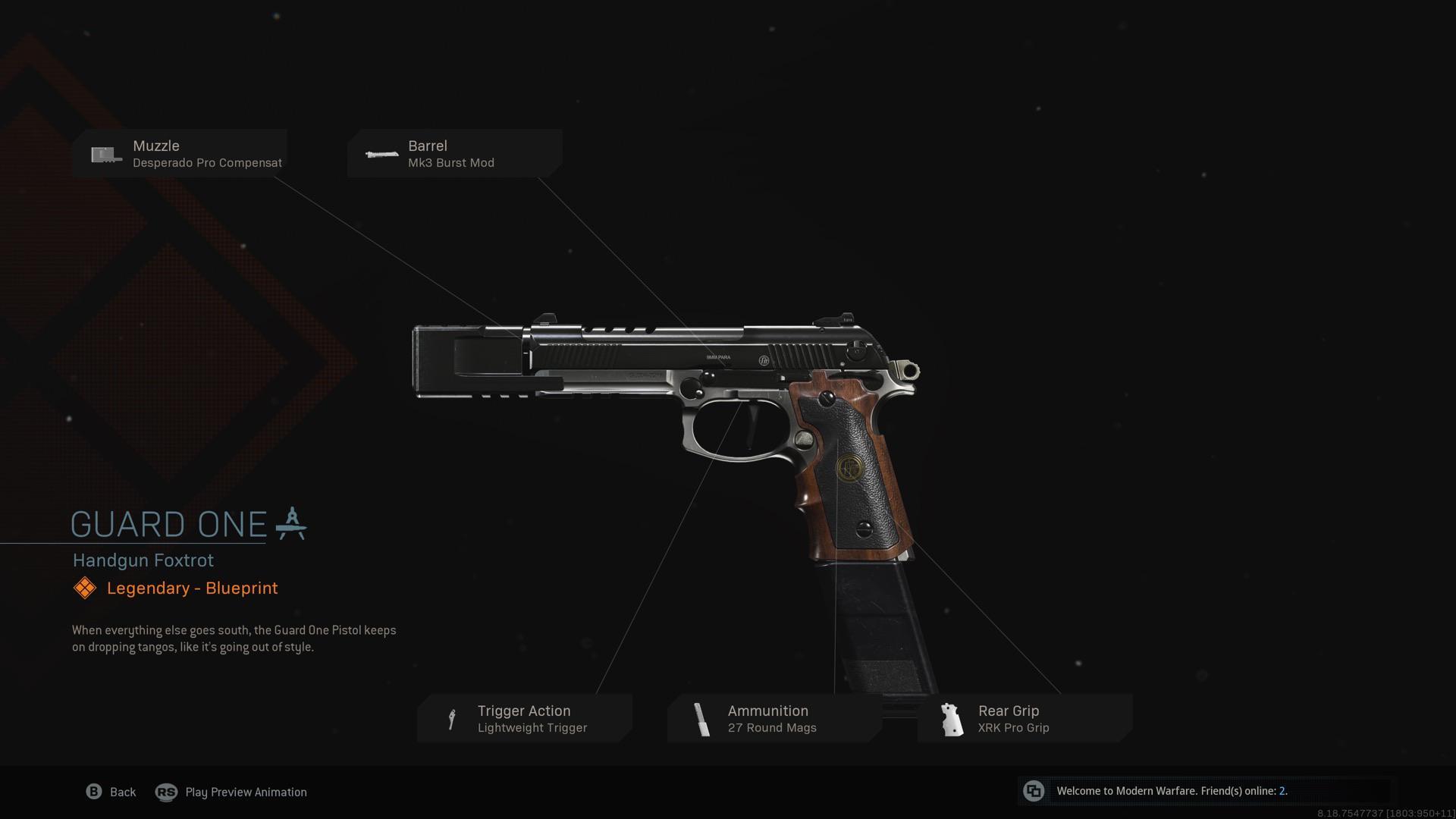Play Preview Animation for the blueprint

click(231, 792)
